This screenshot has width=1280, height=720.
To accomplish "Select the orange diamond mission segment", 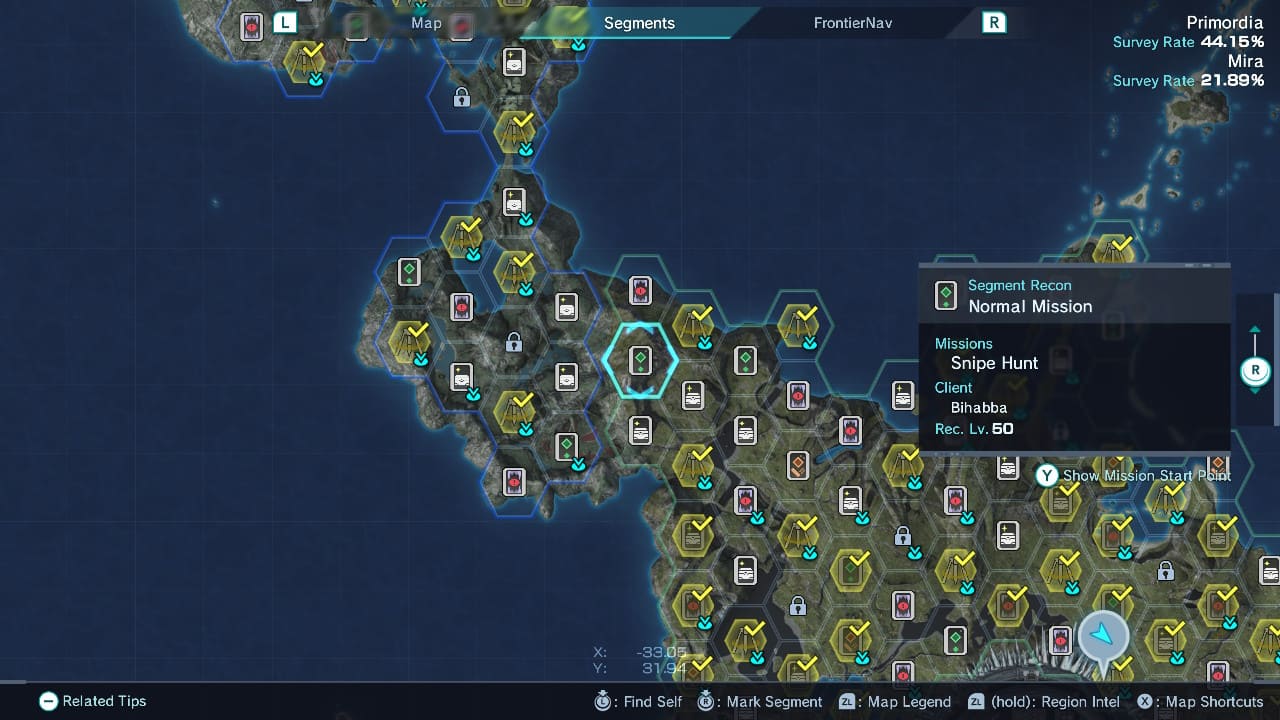I will pos(798,465).
